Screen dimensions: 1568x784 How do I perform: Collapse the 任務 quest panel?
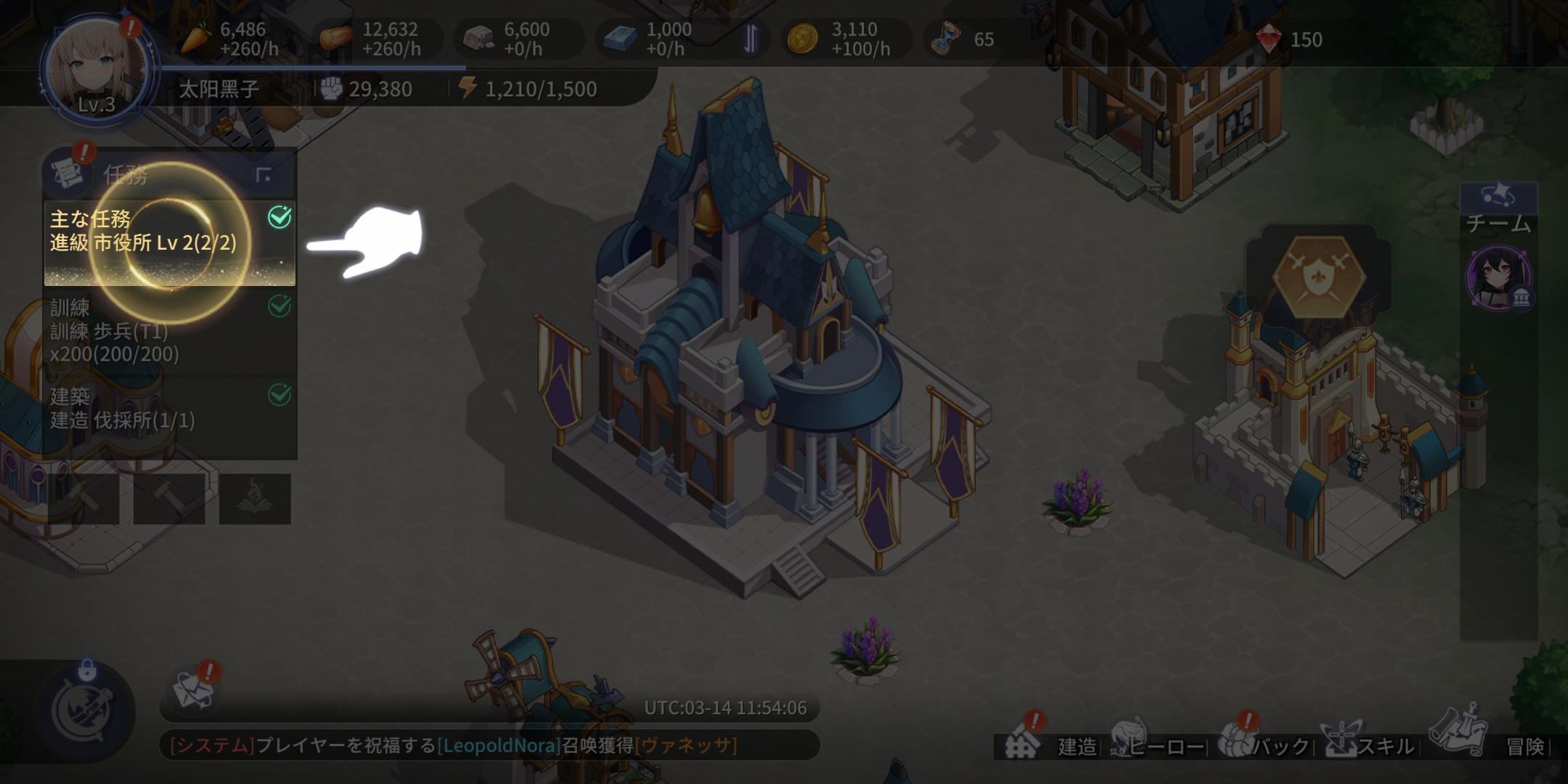tap(264, 174)
